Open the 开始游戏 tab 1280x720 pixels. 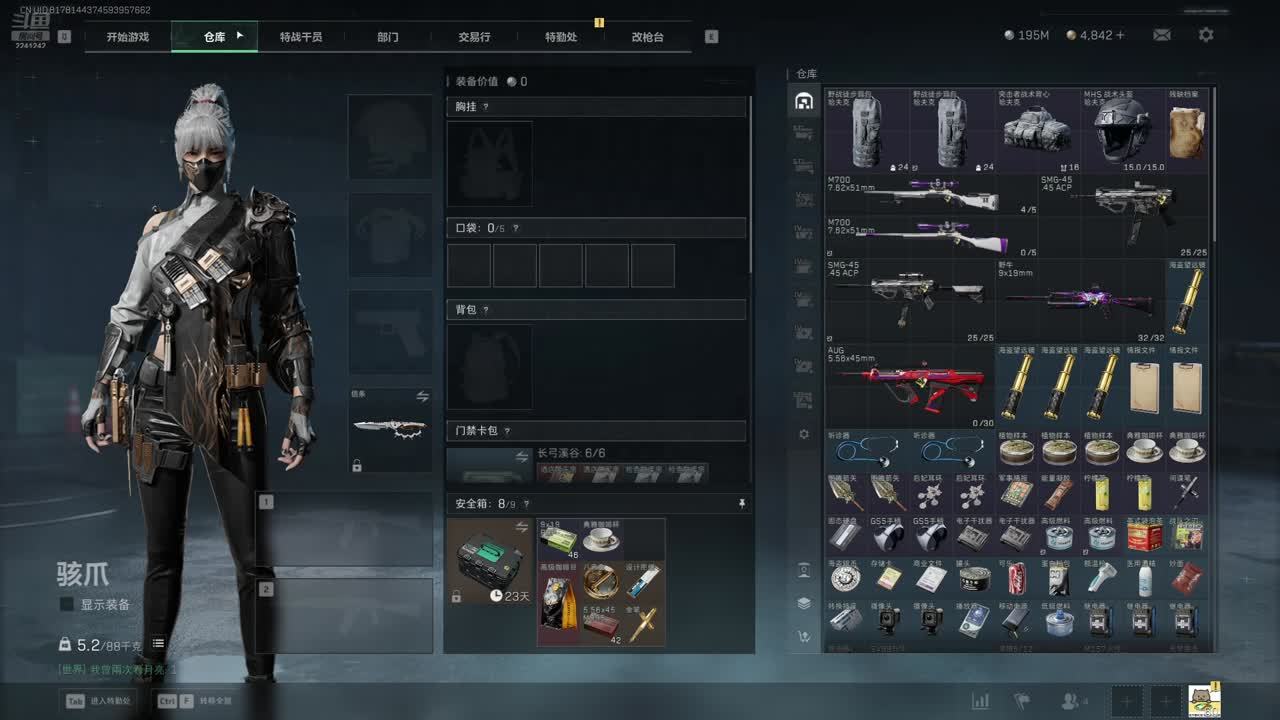(x=128, y=37)
